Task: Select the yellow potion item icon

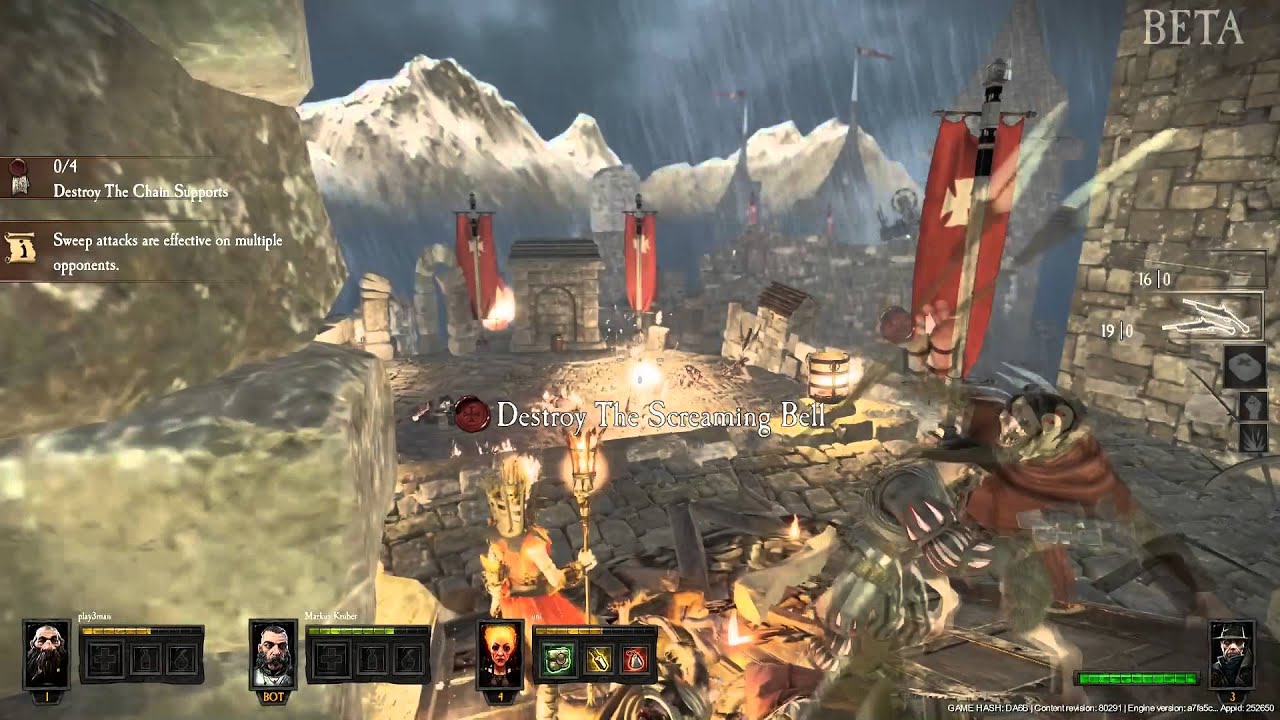Action: pyautogui.click(x=597, y=658)
